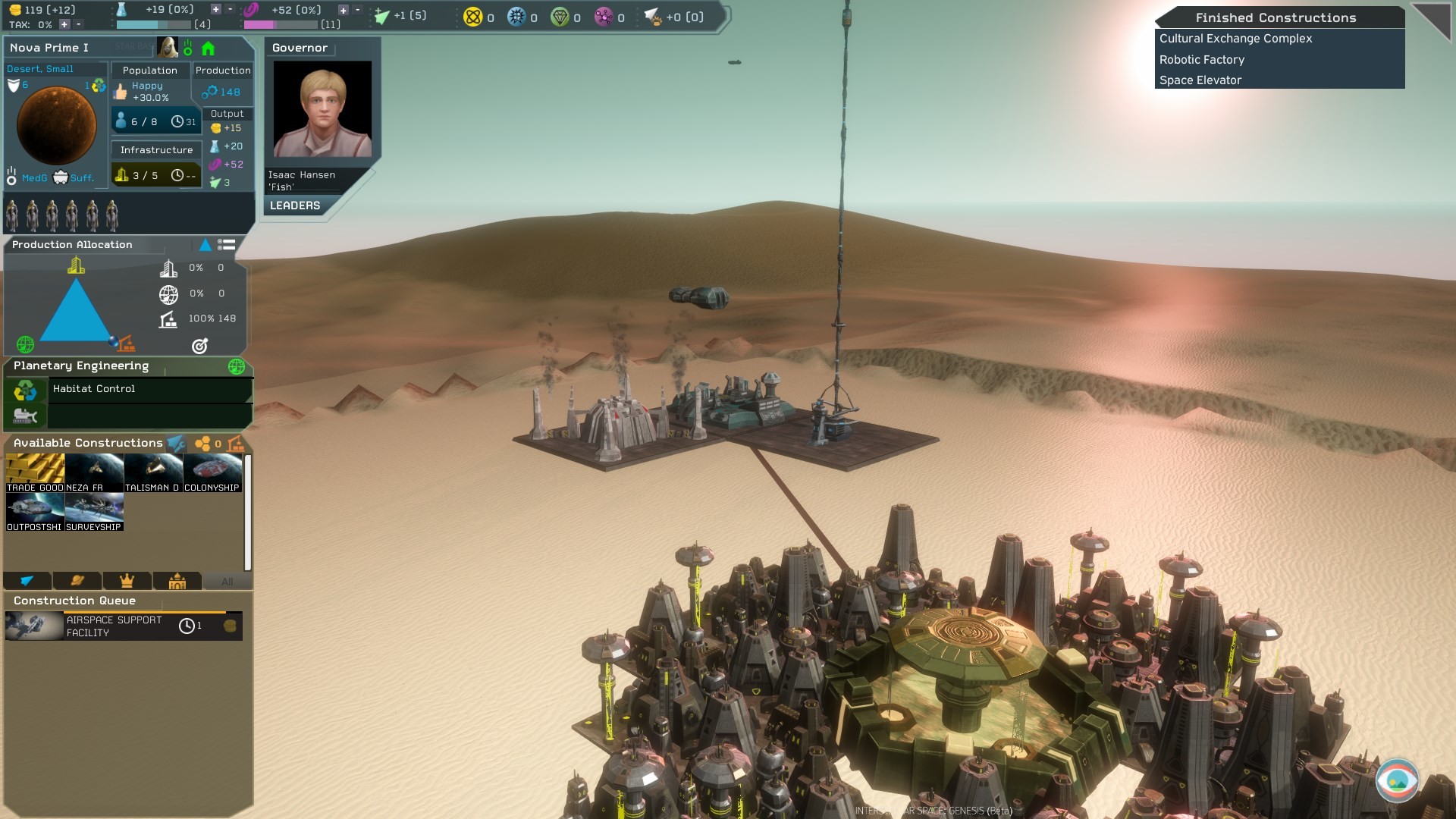This screenshot has height=819, width=1456.
Task: Click the green home icon
Action: [208, 49]
